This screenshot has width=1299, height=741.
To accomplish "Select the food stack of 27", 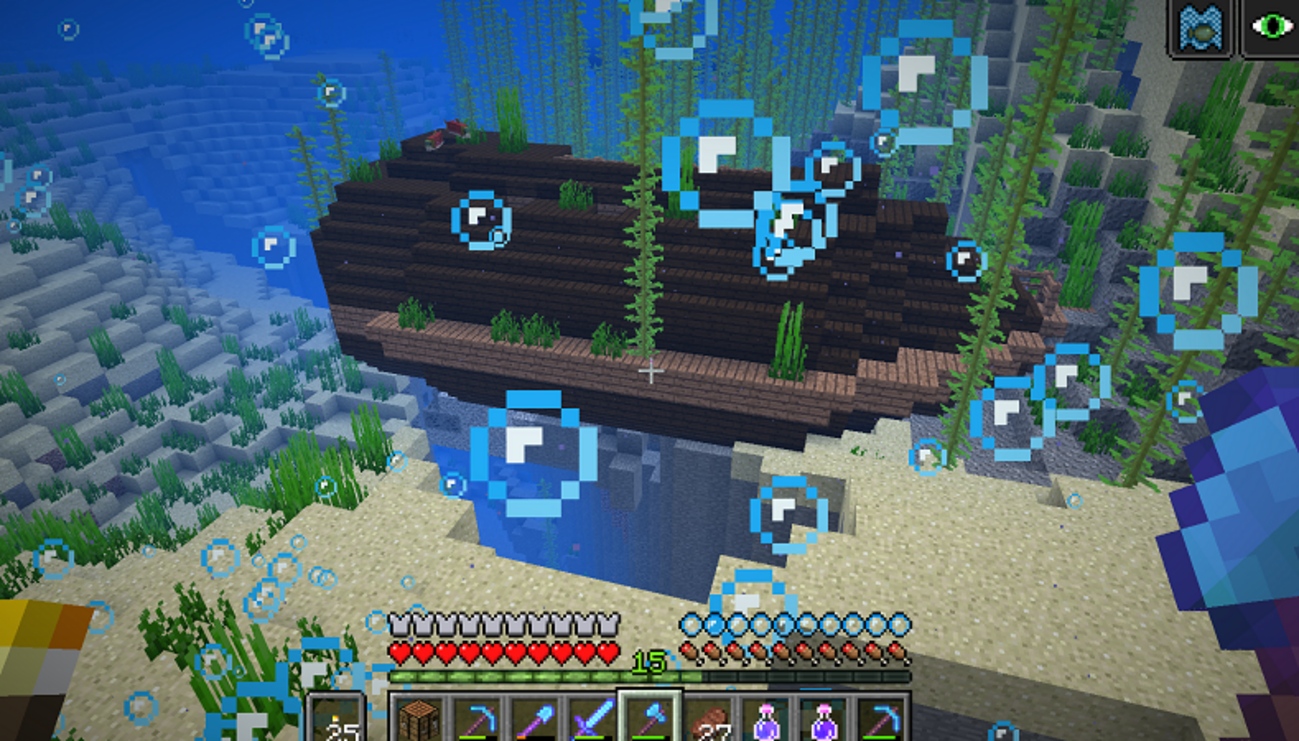I will (707, 718).
